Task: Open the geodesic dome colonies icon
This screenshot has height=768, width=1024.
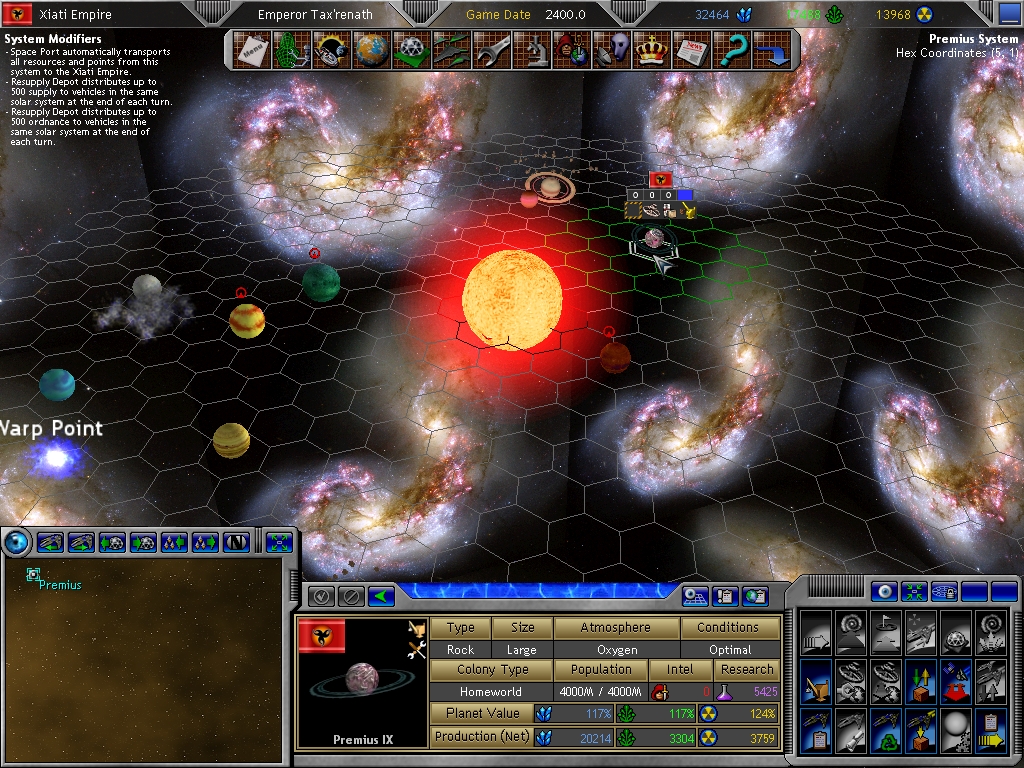Action: pyautogui.click(x=411, y=49)
